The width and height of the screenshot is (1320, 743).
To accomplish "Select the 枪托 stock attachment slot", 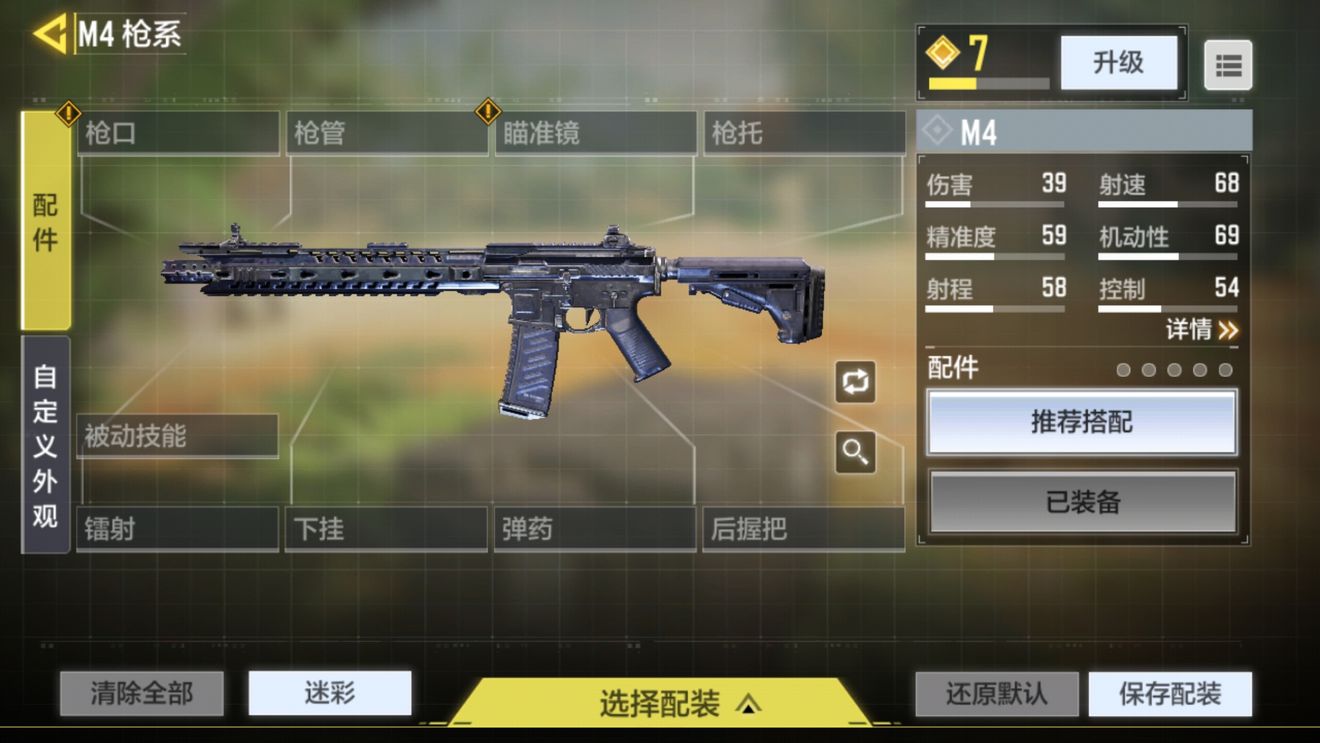I will point(804,133).
